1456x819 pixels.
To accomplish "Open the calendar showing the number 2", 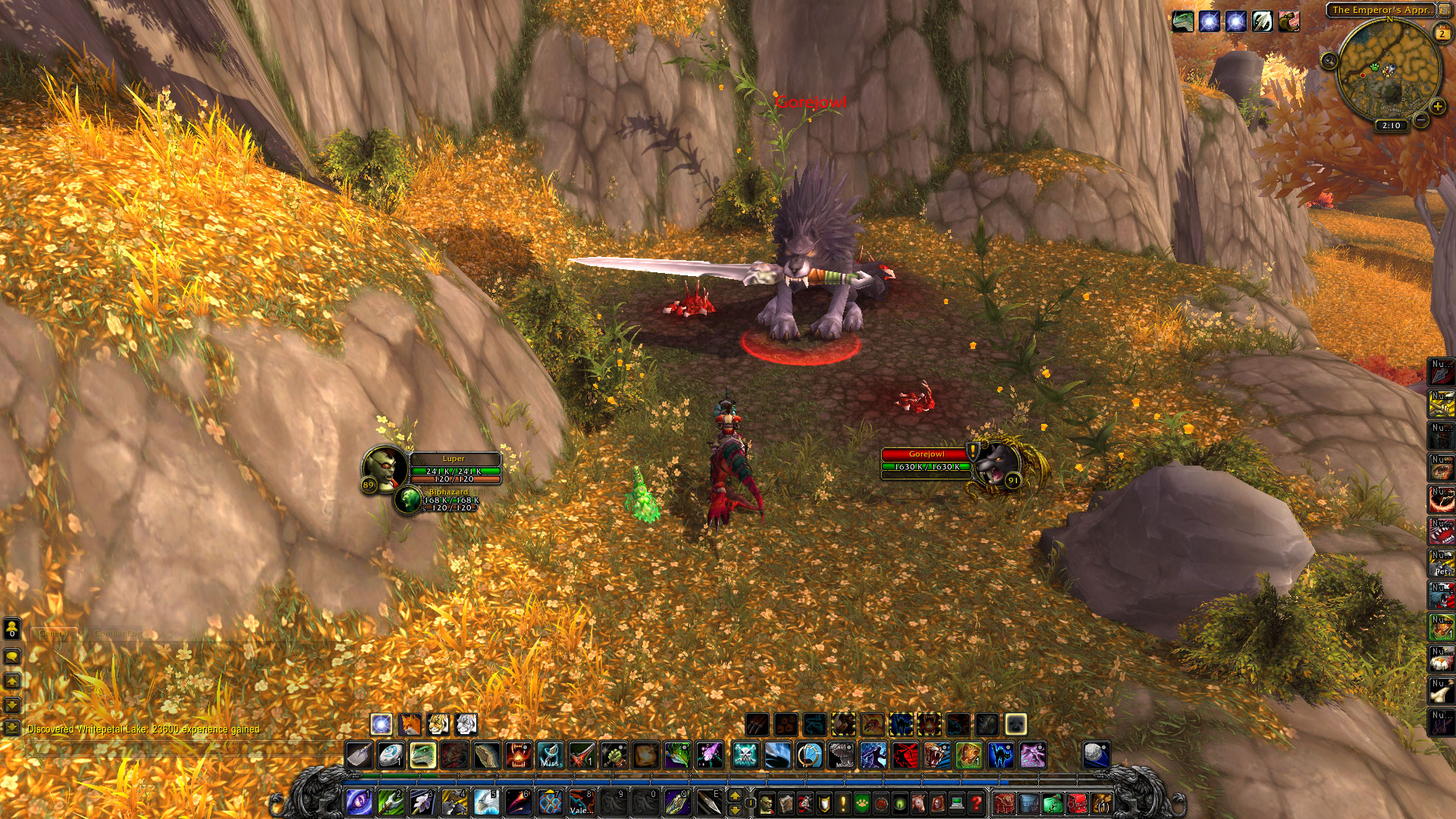I will [1442, 32].
